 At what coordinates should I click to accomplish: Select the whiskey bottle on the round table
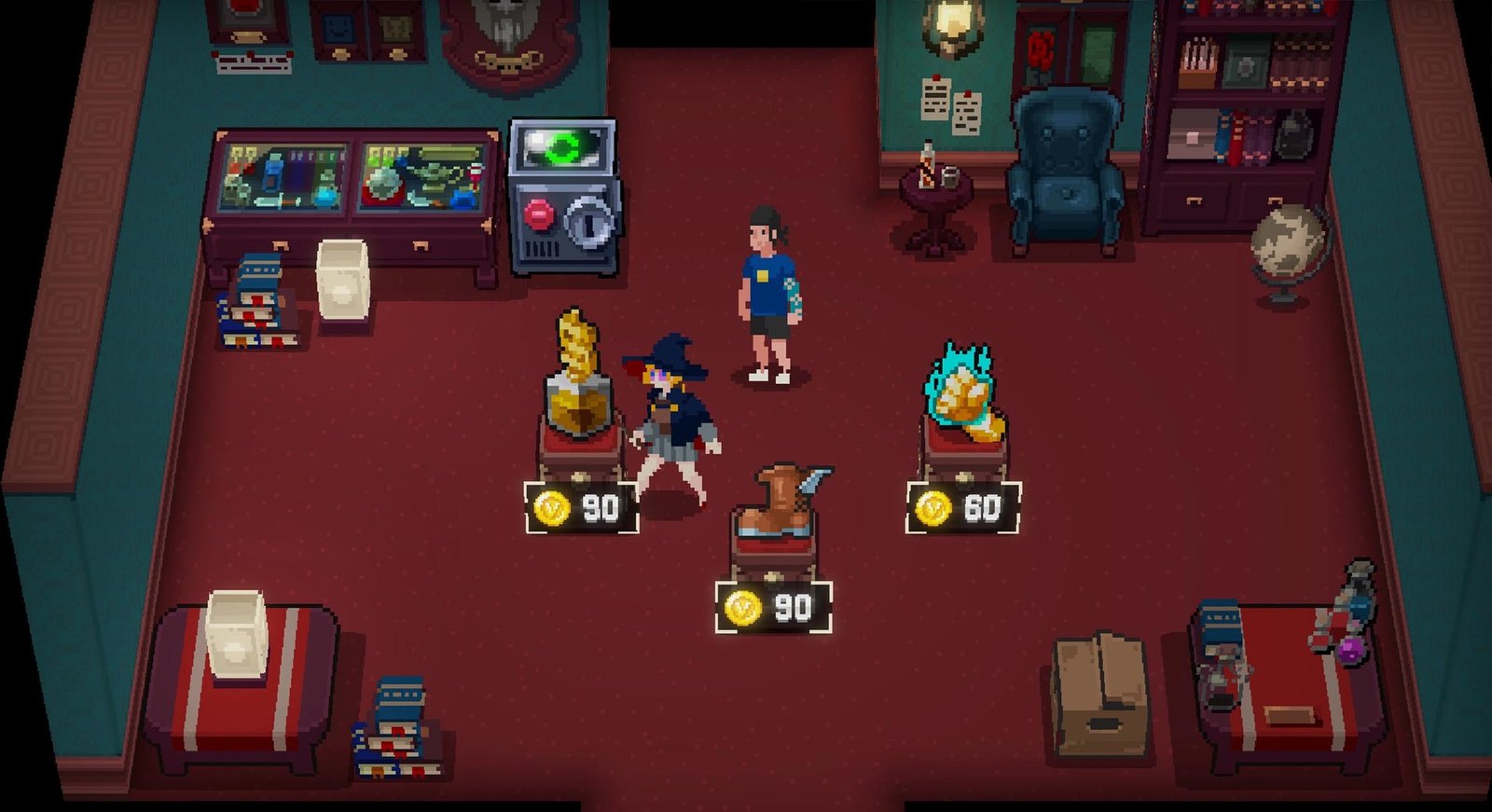click(926, 168)
